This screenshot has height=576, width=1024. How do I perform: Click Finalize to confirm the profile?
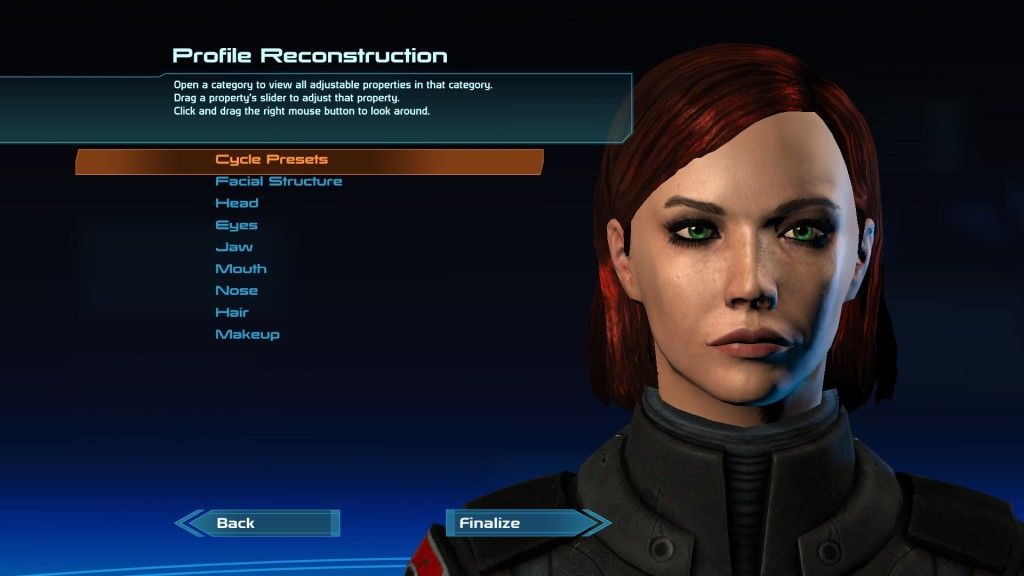coord(489,523)
